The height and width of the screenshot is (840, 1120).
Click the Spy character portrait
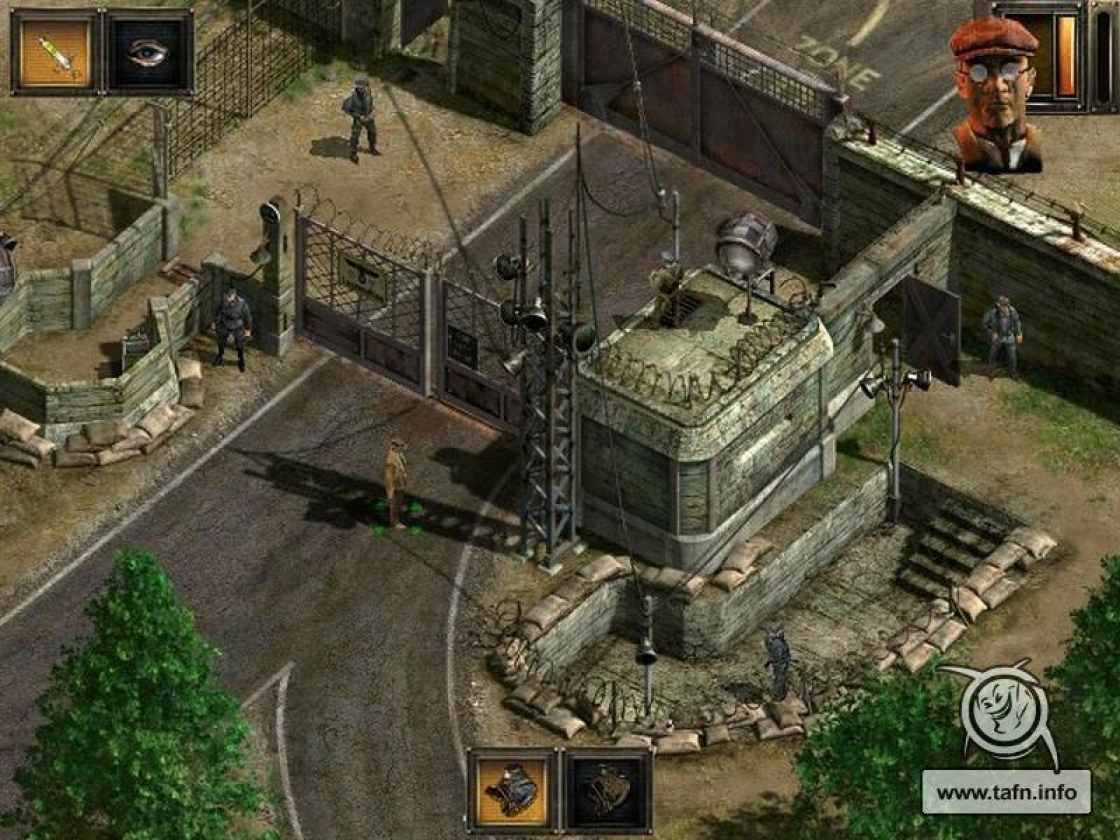pos(995,95)
